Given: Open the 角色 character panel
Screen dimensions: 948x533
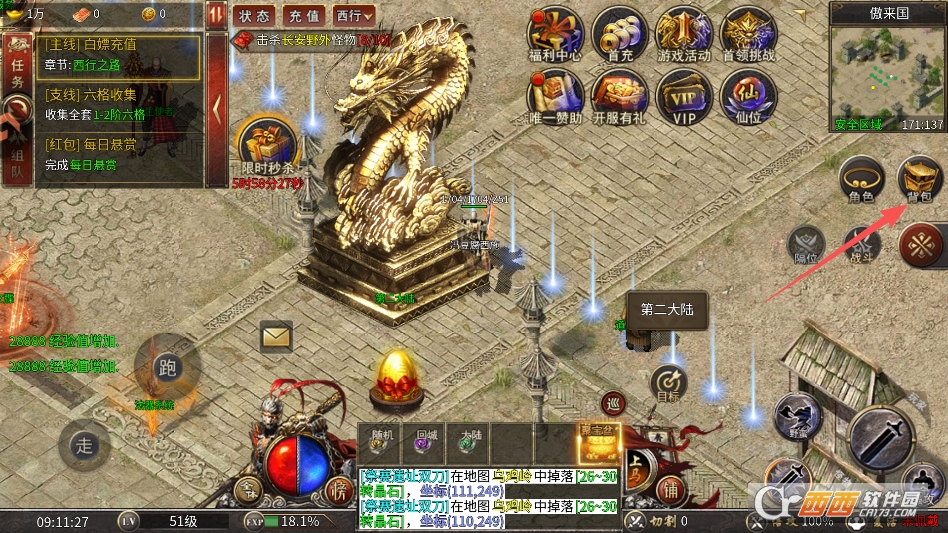Looking at the screenshot, I should point(861,180).
